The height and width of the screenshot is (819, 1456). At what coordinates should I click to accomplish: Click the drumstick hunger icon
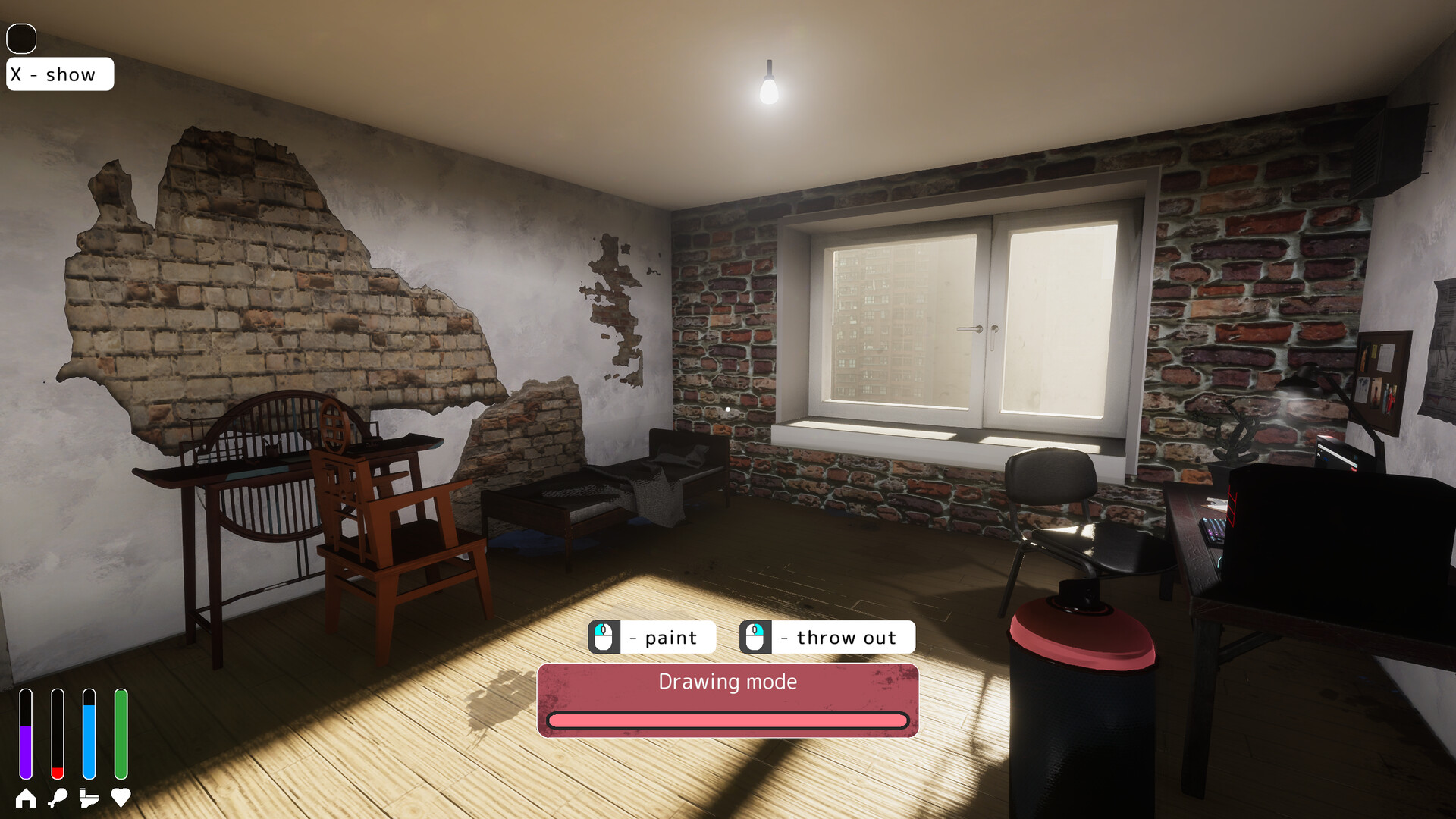59,797
